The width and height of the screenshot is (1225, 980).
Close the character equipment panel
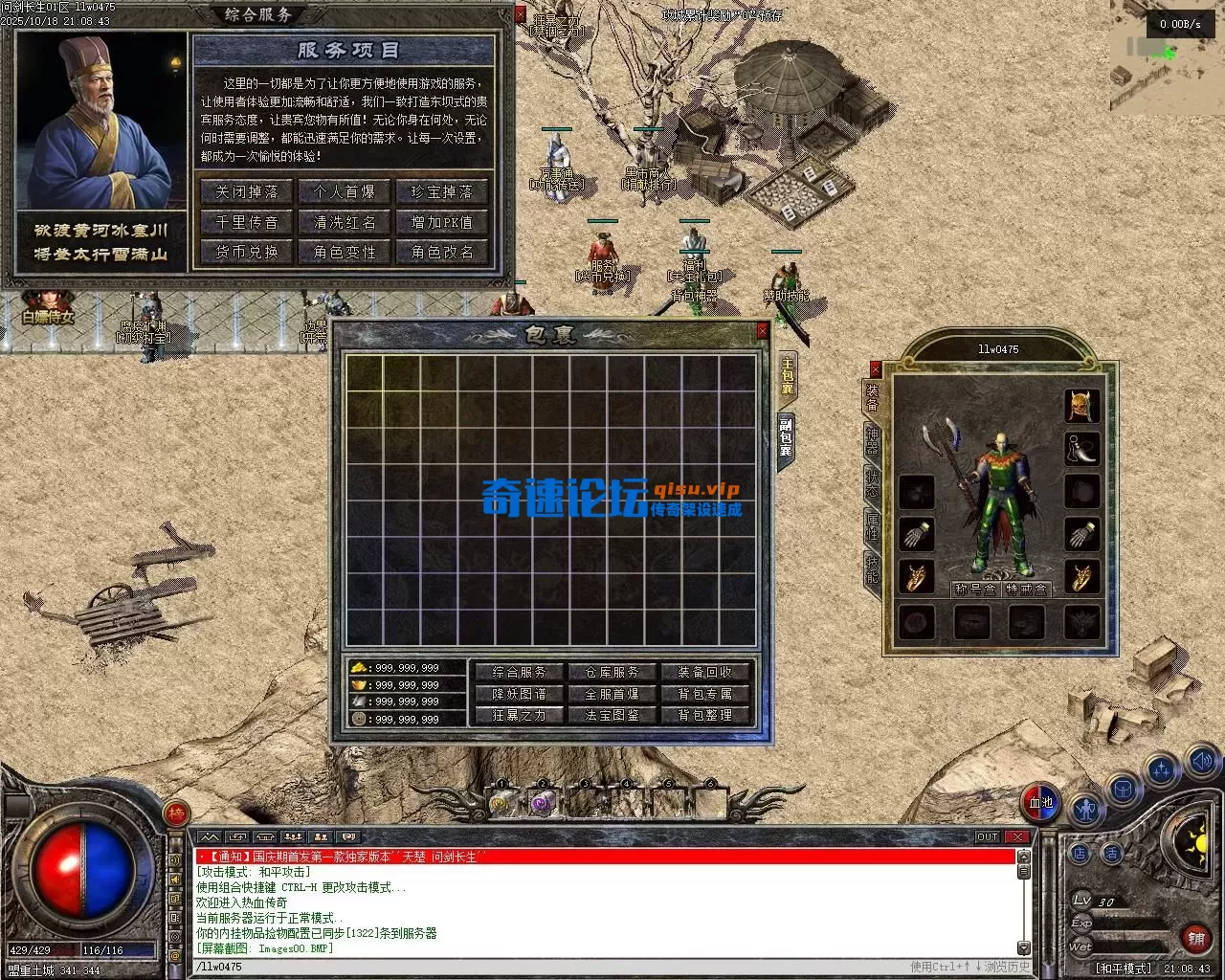coord(875,368)
